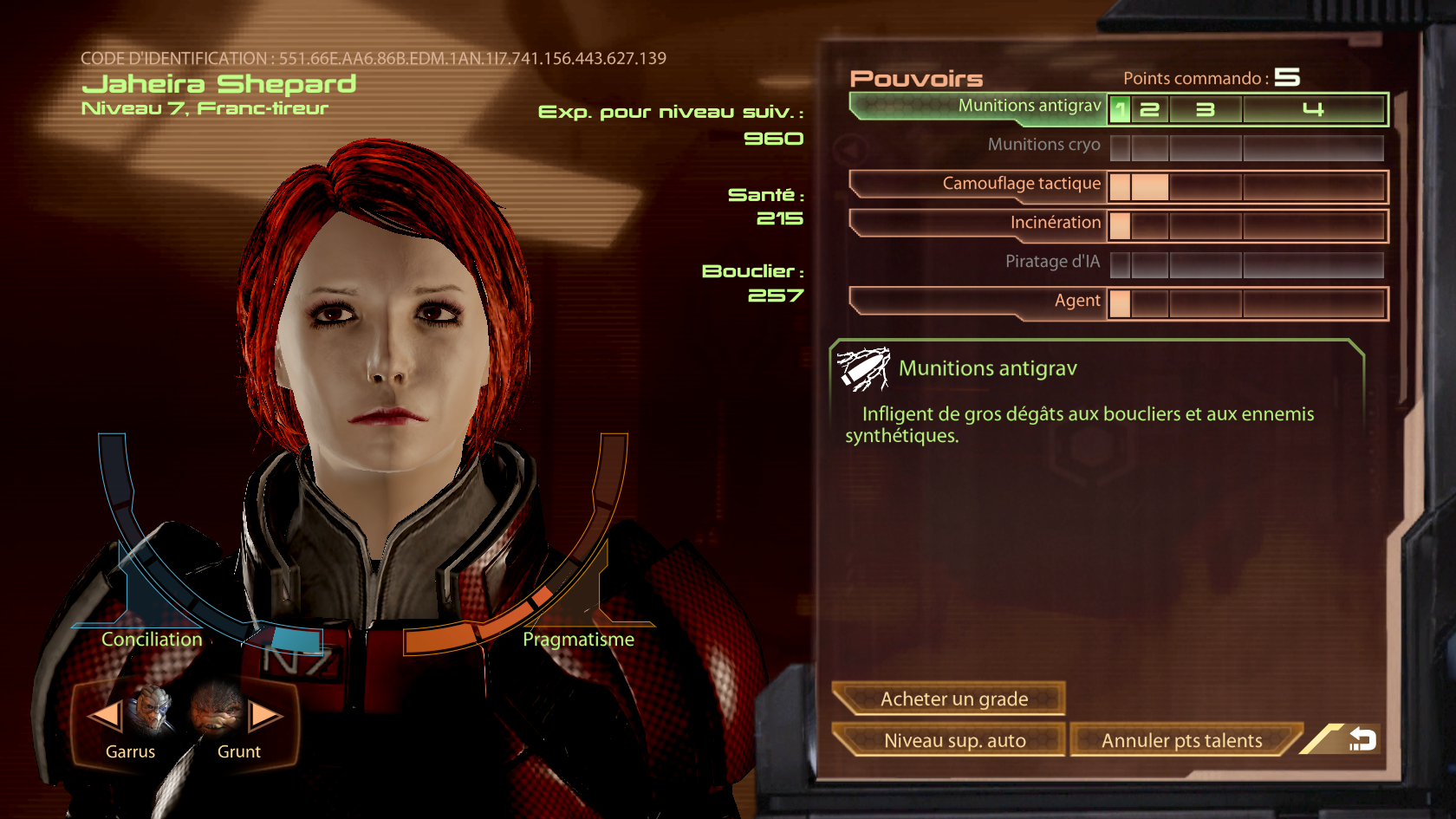
Task: Click the Garrus portrait
Action: (151, 709)
